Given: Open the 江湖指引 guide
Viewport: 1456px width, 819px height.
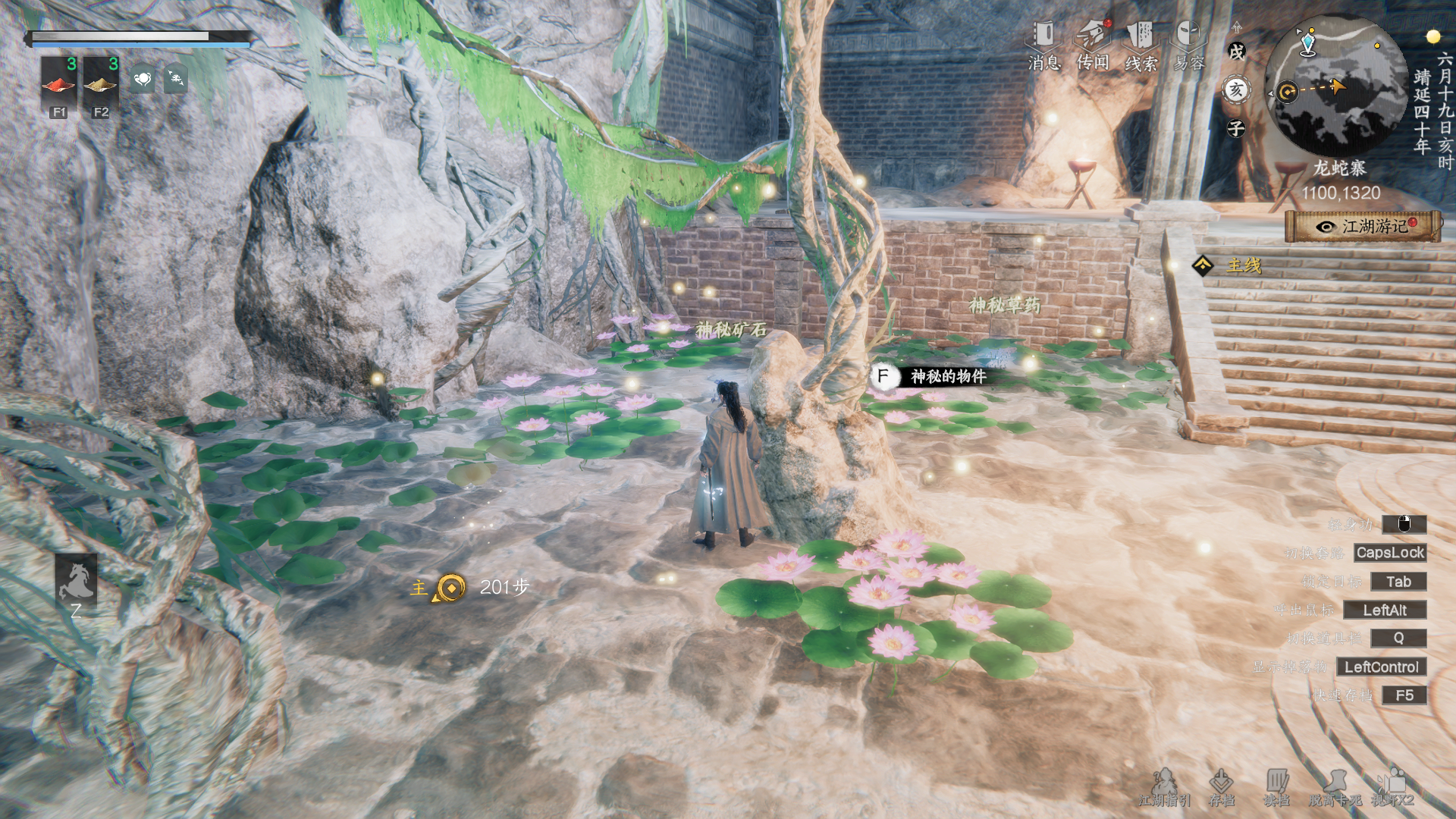Looking at the screenshot, I should coord(1164,787).
